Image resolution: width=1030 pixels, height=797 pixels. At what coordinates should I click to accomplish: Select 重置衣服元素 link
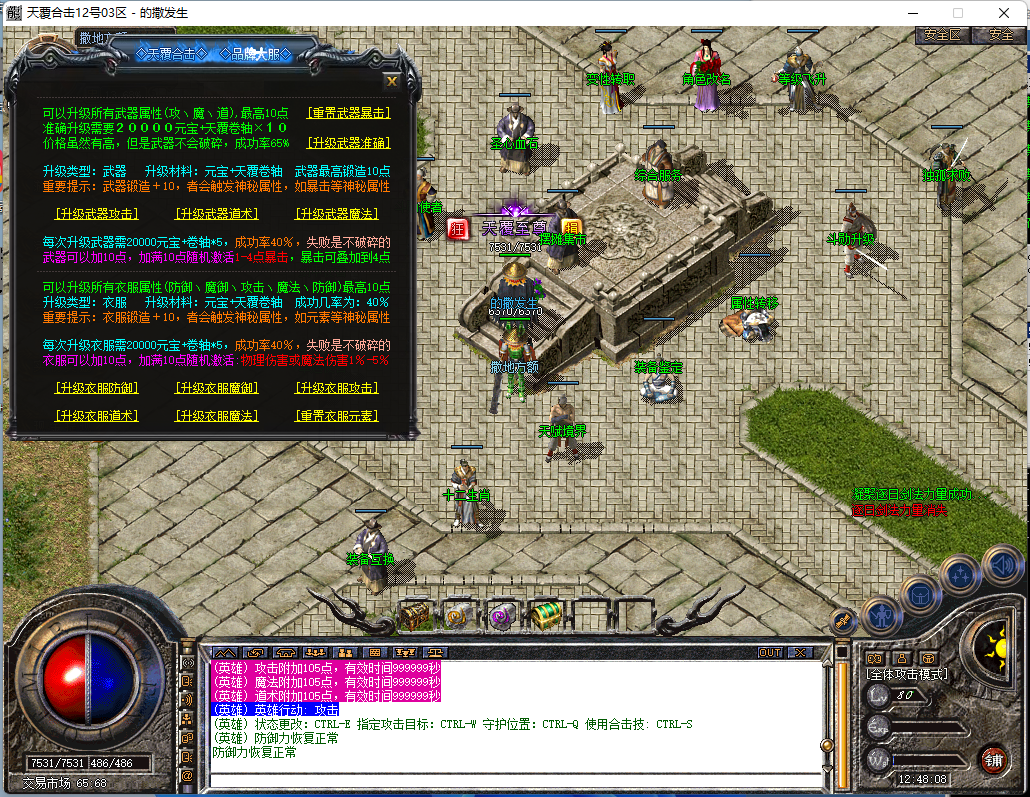point(337,416)
